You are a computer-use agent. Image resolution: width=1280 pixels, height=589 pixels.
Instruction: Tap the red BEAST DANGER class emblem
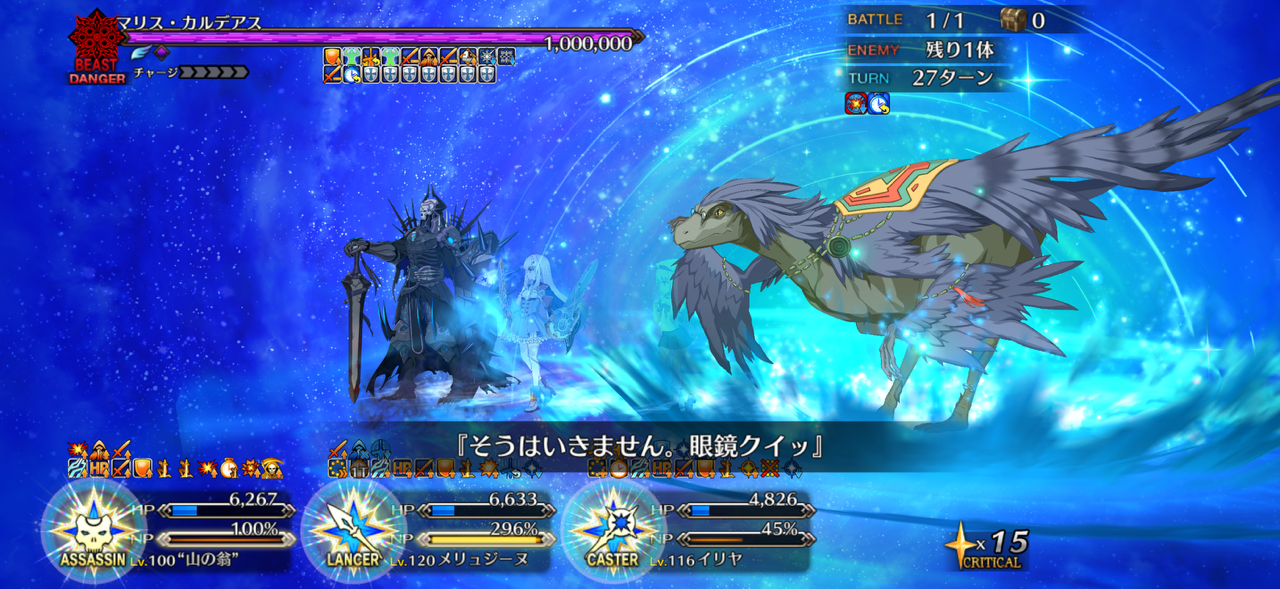96,45
